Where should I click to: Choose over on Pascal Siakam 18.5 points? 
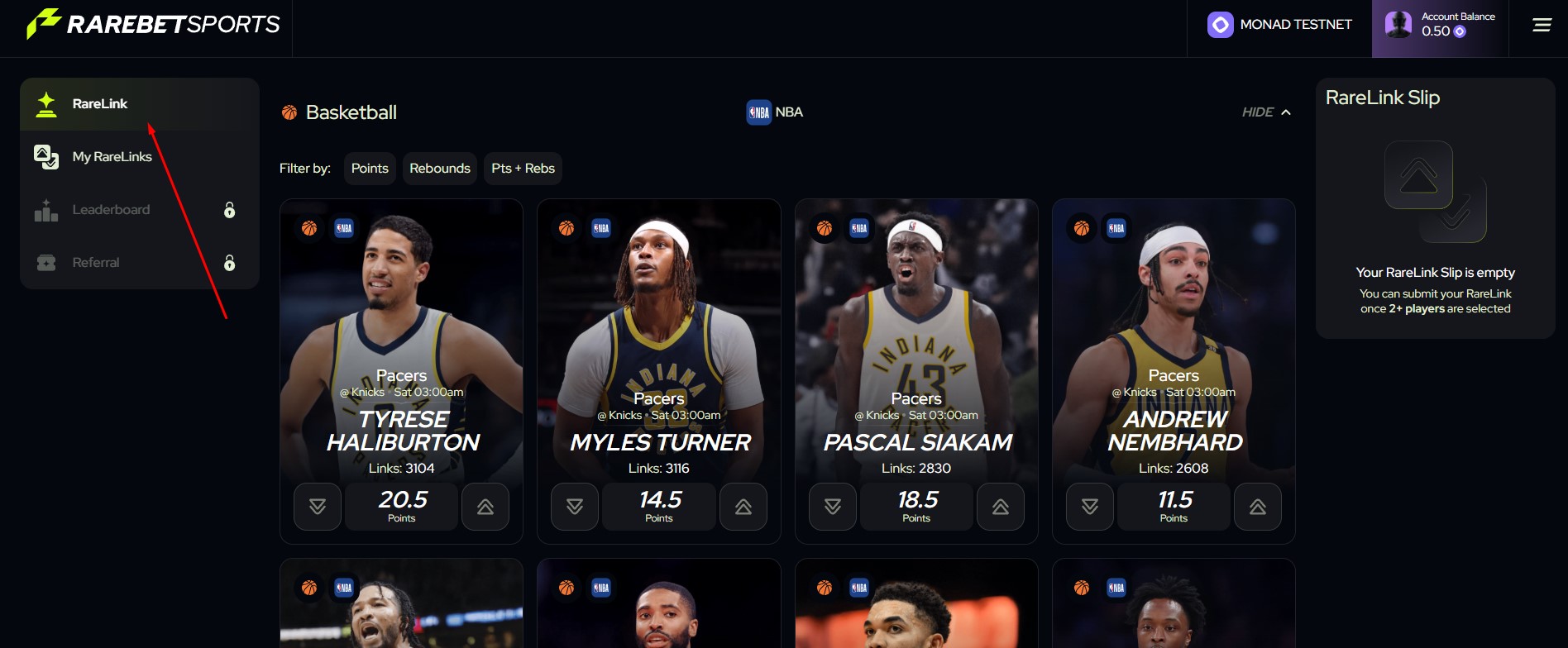pyautogui.click(x=1001, y=507)
